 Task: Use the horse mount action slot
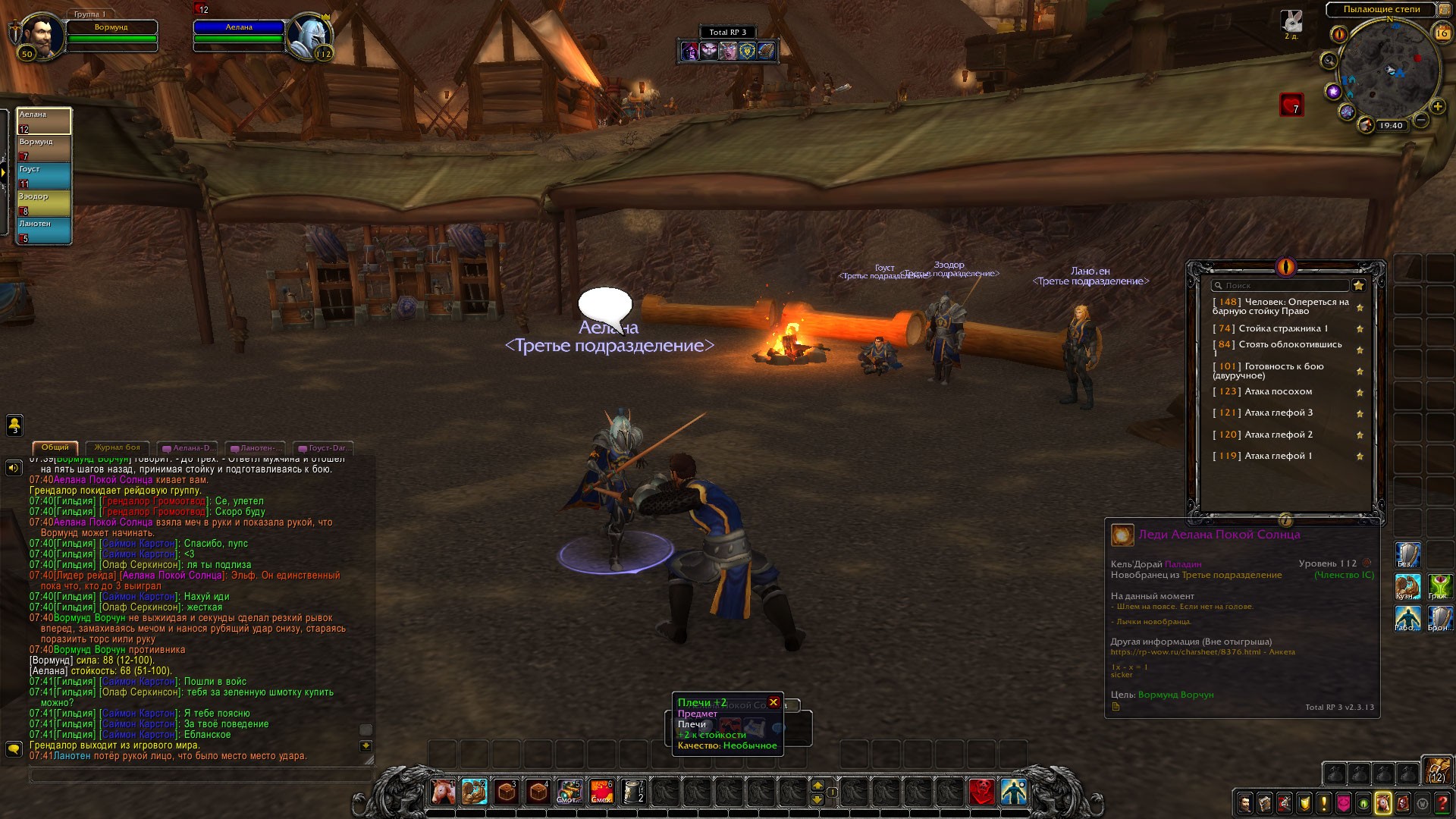click(x=443, y=792)
